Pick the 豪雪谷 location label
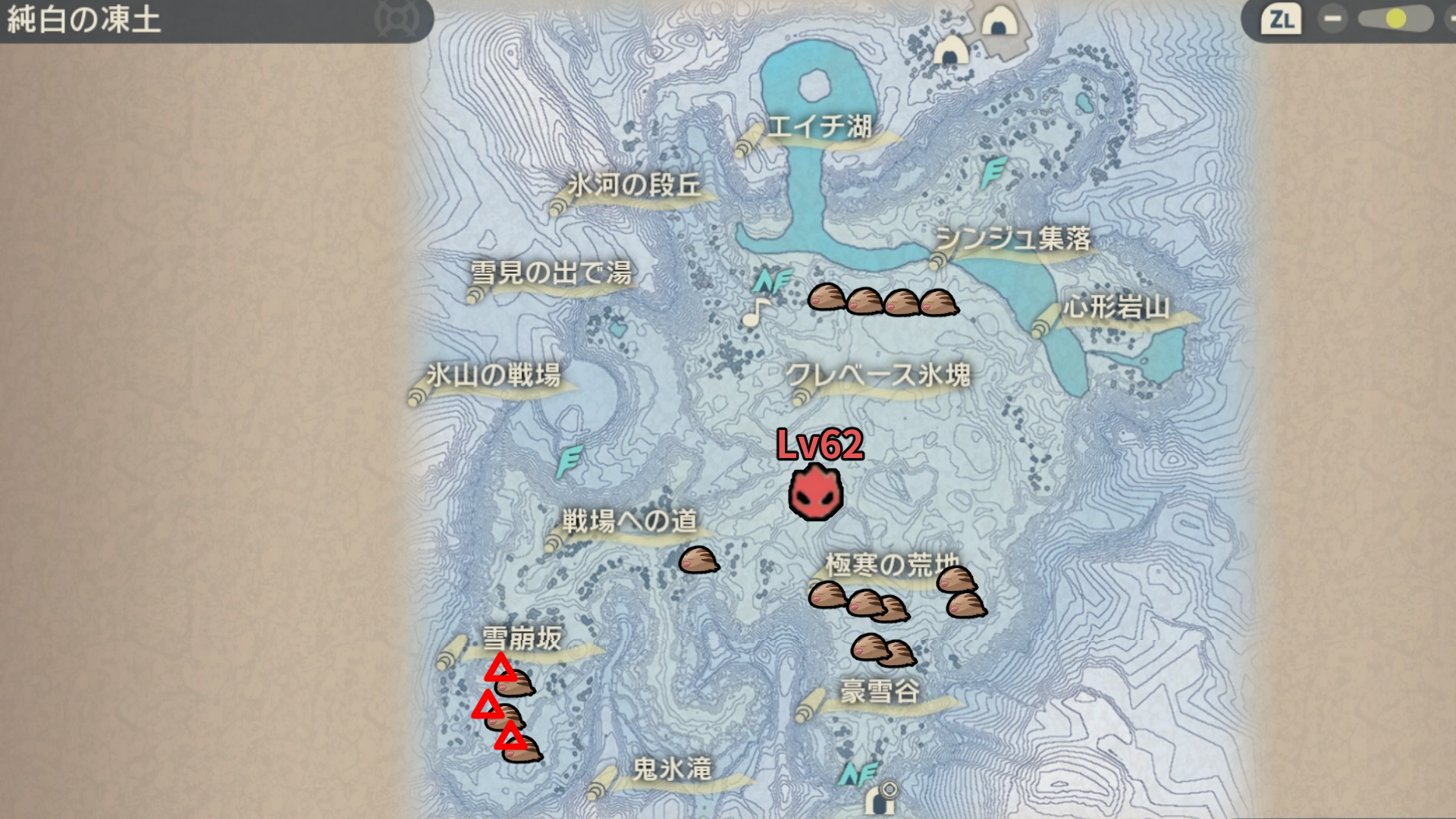 880,692
